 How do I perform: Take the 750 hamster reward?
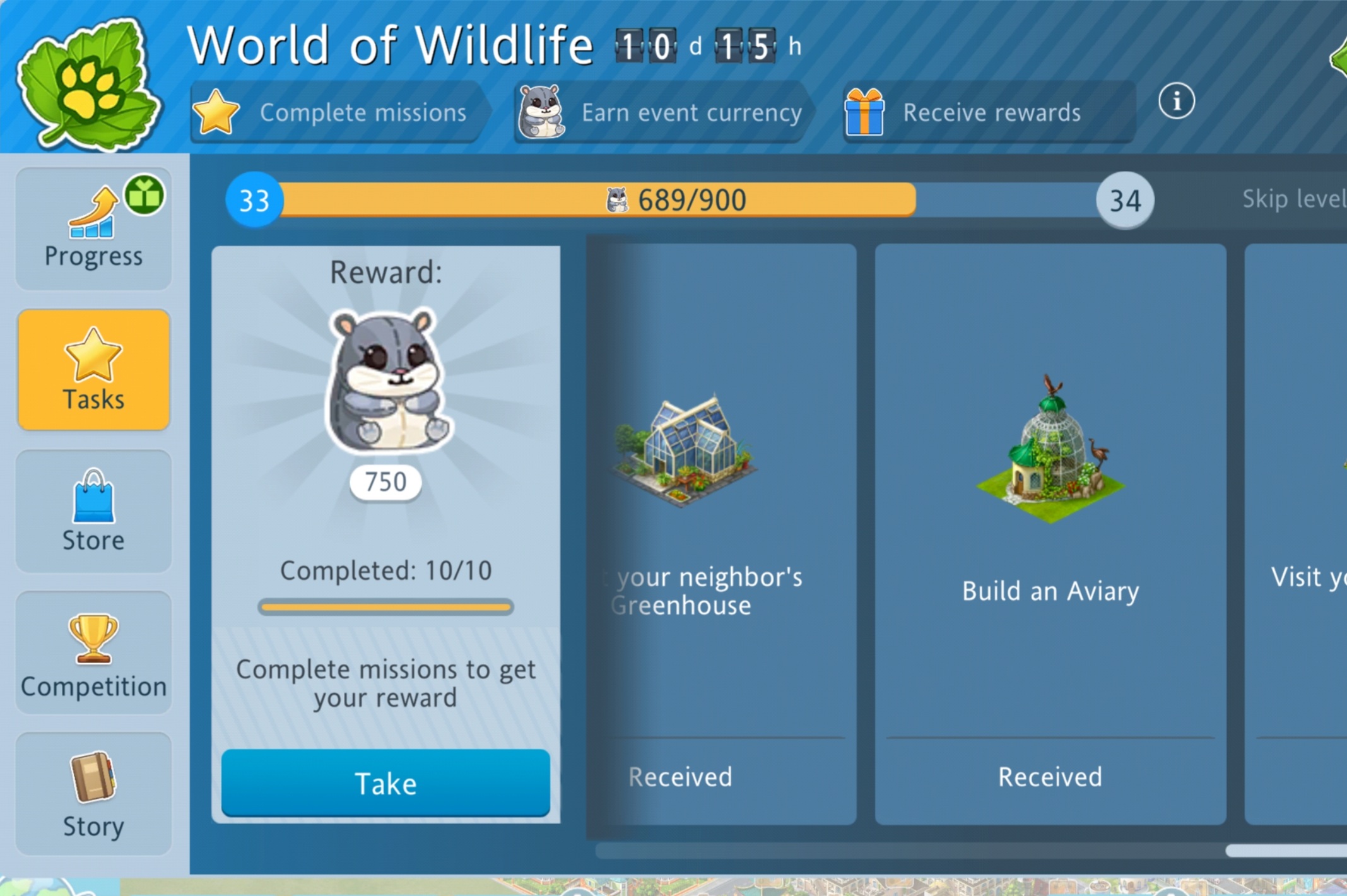pos(385,783)
